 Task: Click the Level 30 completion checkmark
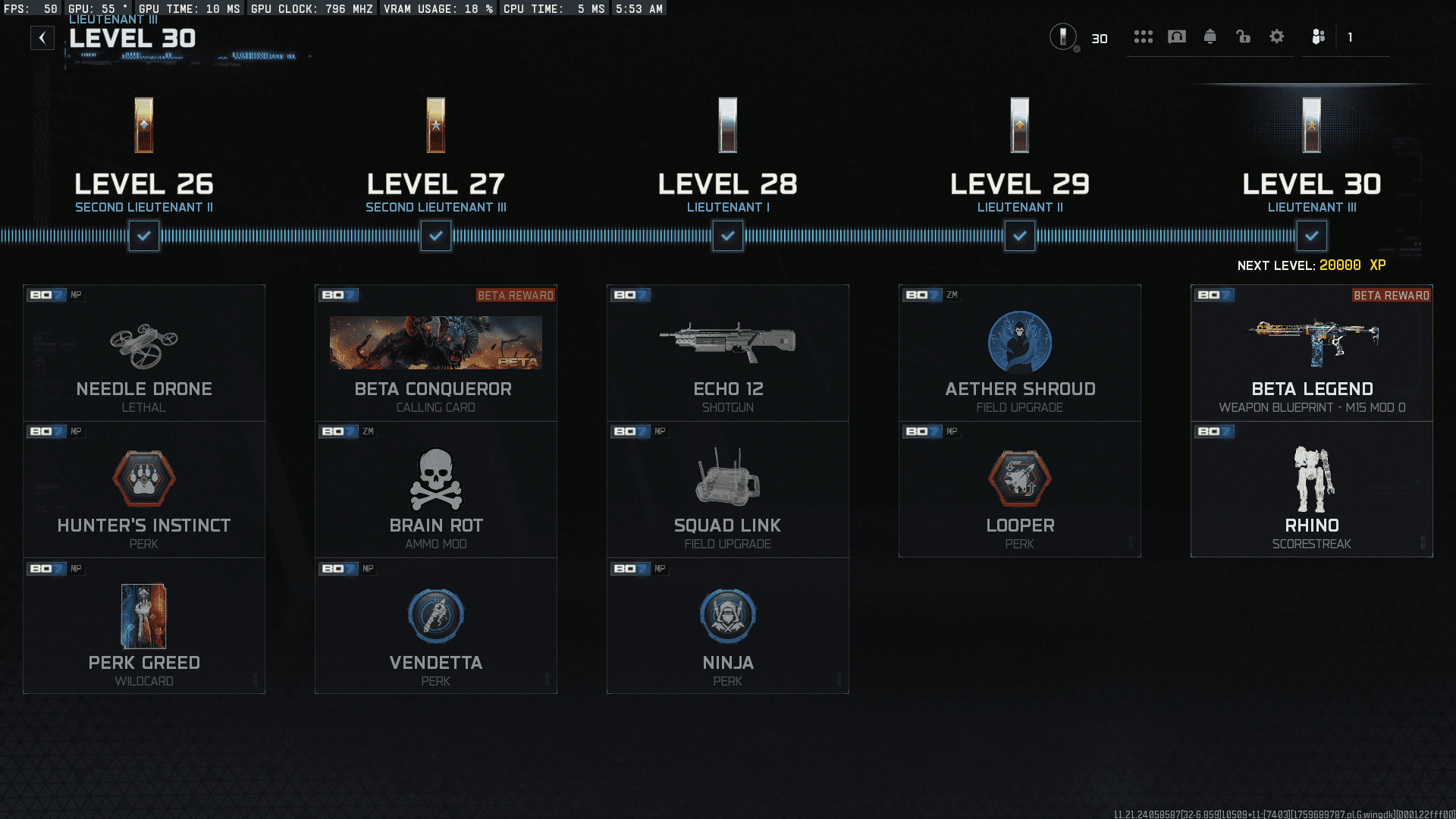click(1311, 236)
